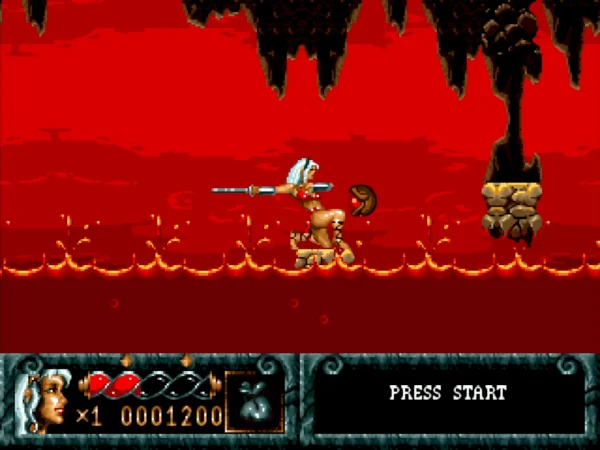
Task: Click the white-haired heroine portrait
Action: (47, 398)
